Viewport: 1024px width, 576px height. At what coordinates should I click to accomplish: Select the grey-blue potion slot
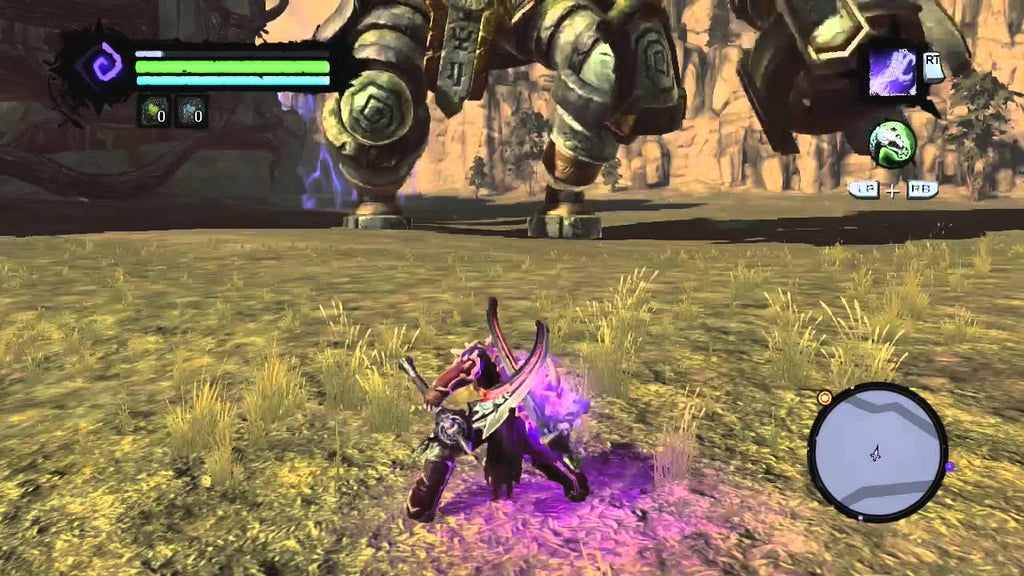coord(190,111)
